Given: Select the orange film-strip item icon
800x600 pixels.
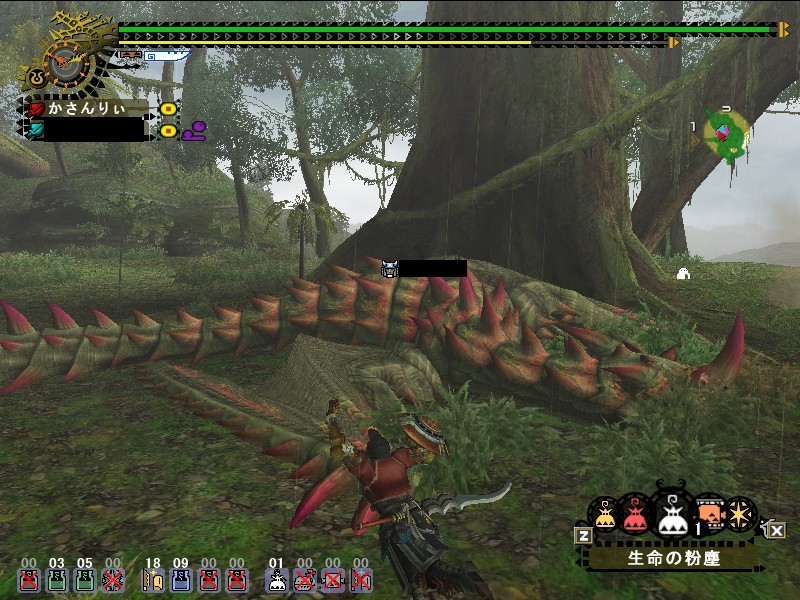Looking at the screenshot, I should (709, 513).
